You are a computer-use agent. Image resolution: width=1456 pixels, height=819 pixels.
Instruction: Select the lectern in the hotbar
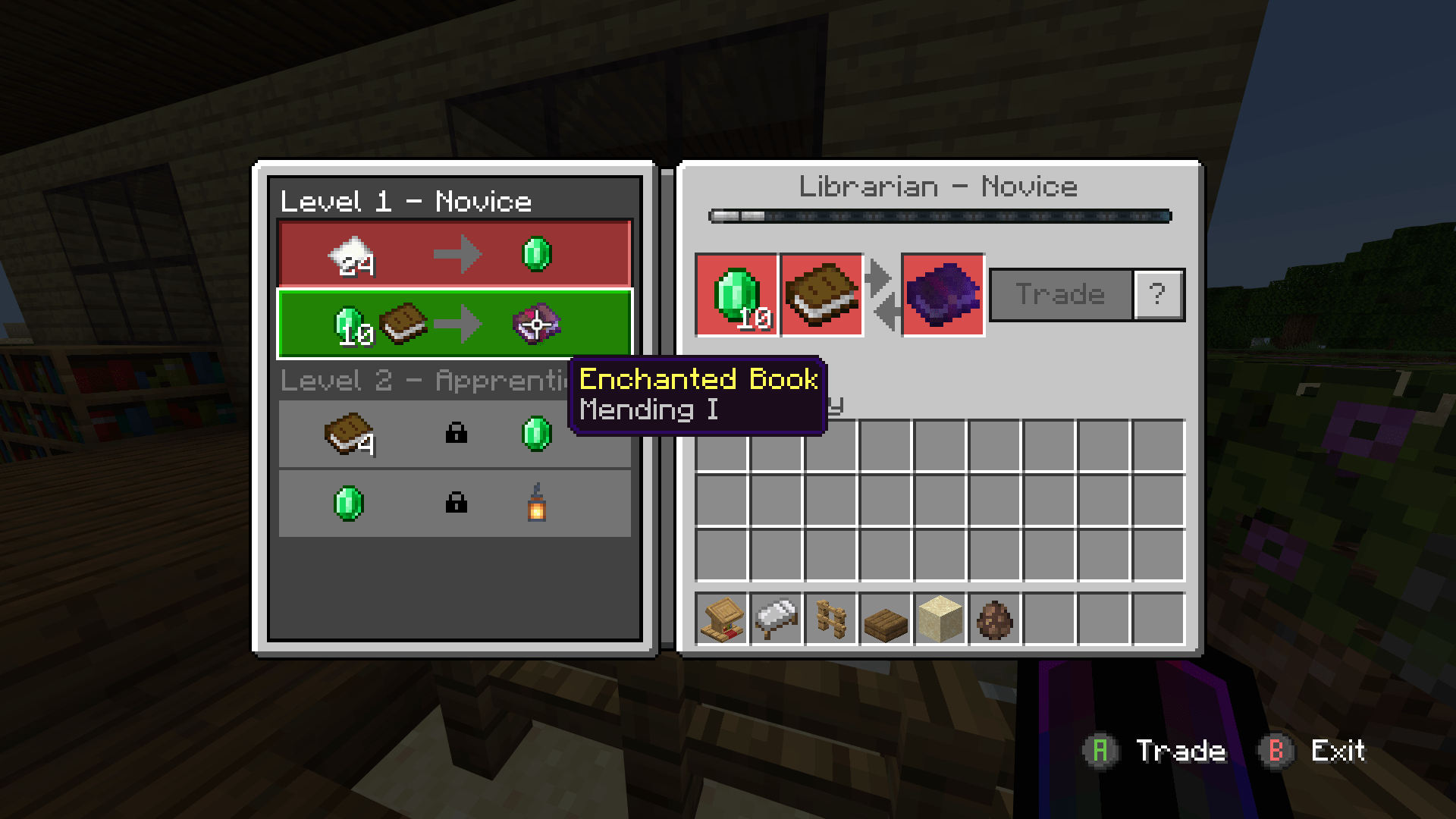point(721,620)
